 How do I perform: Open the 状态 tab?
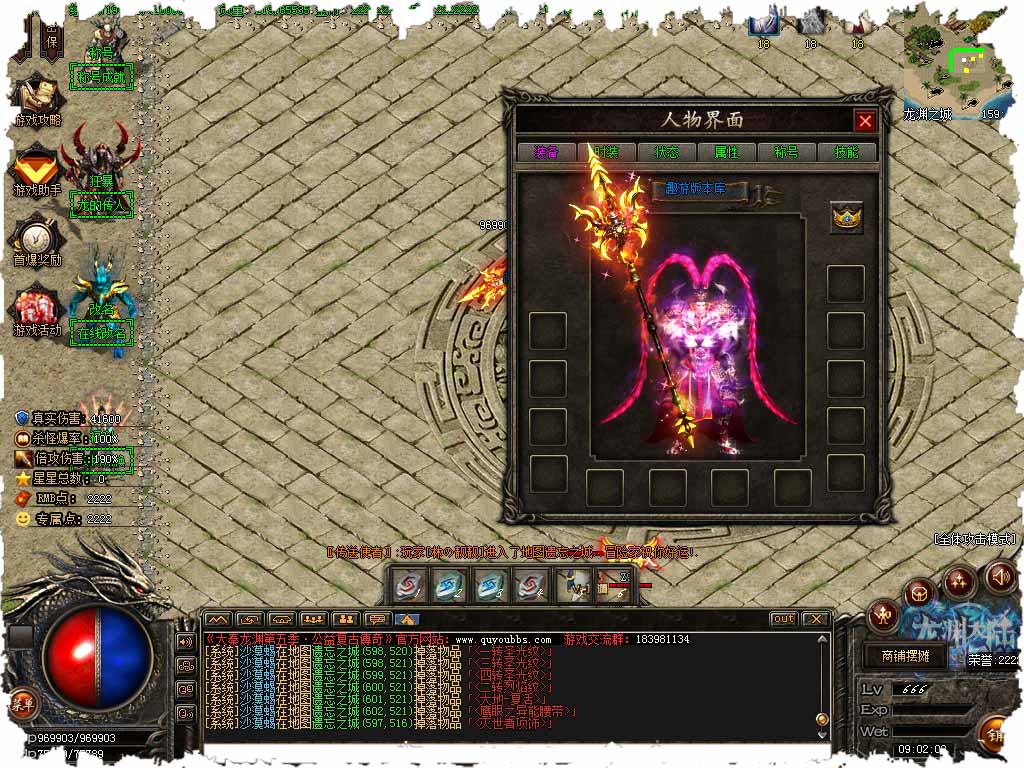coord(666,153)
